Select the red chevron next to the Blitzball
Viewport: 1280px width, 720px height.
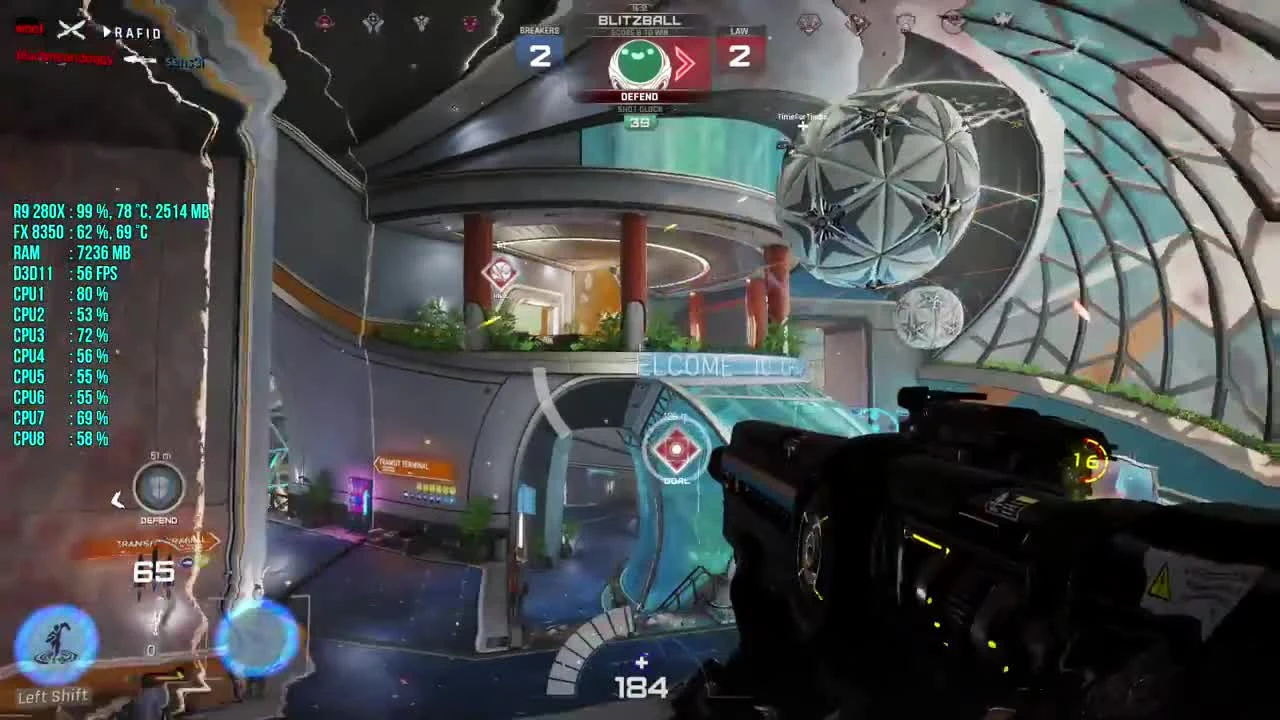(684, 63)
